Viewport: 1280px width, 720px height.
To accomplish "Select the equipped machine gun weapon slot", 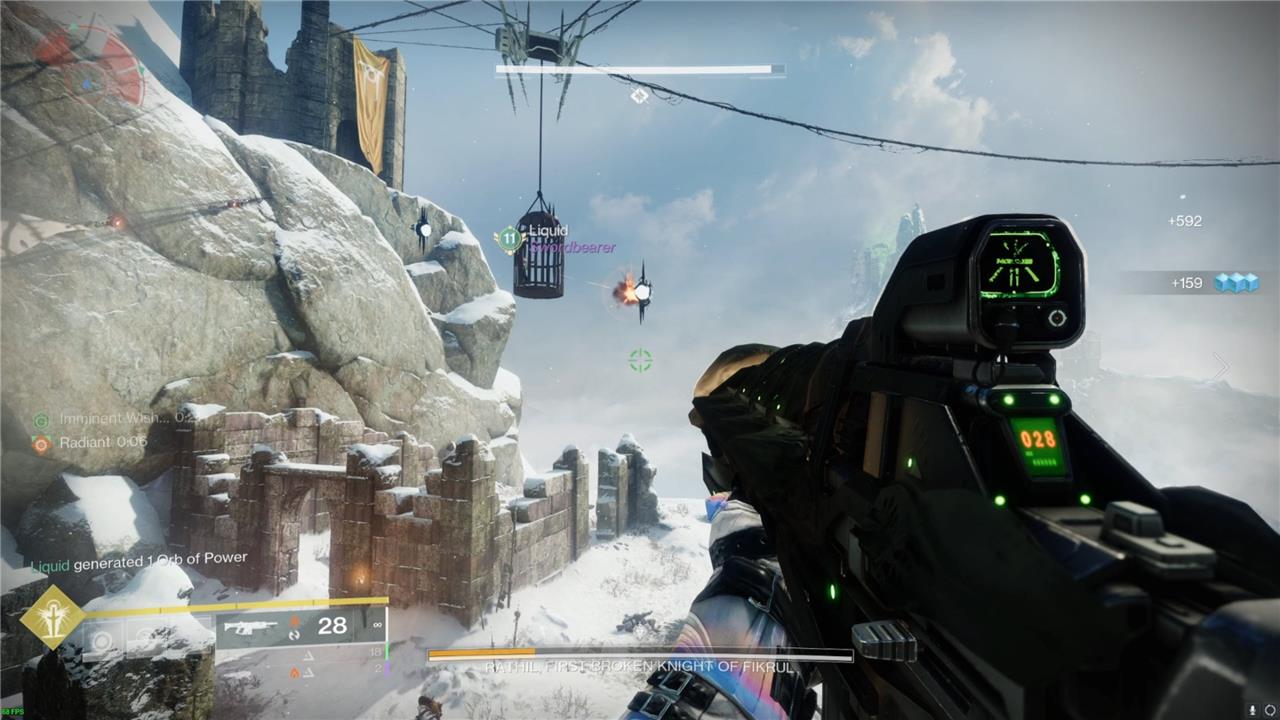I will coord(252,628).
